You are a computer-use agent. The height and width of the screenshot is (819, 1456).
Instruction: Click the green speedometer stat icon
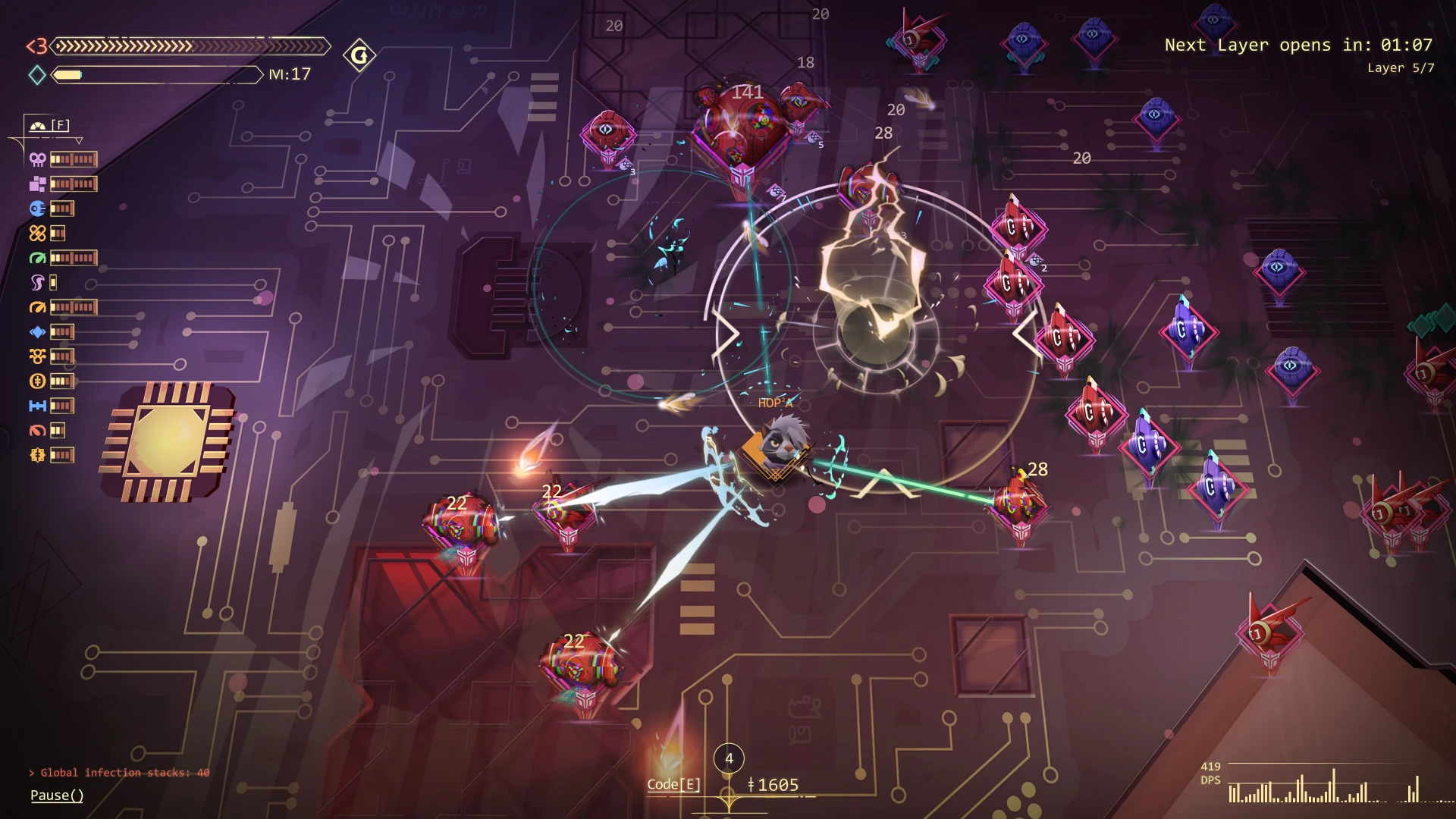tap(37, 258)
